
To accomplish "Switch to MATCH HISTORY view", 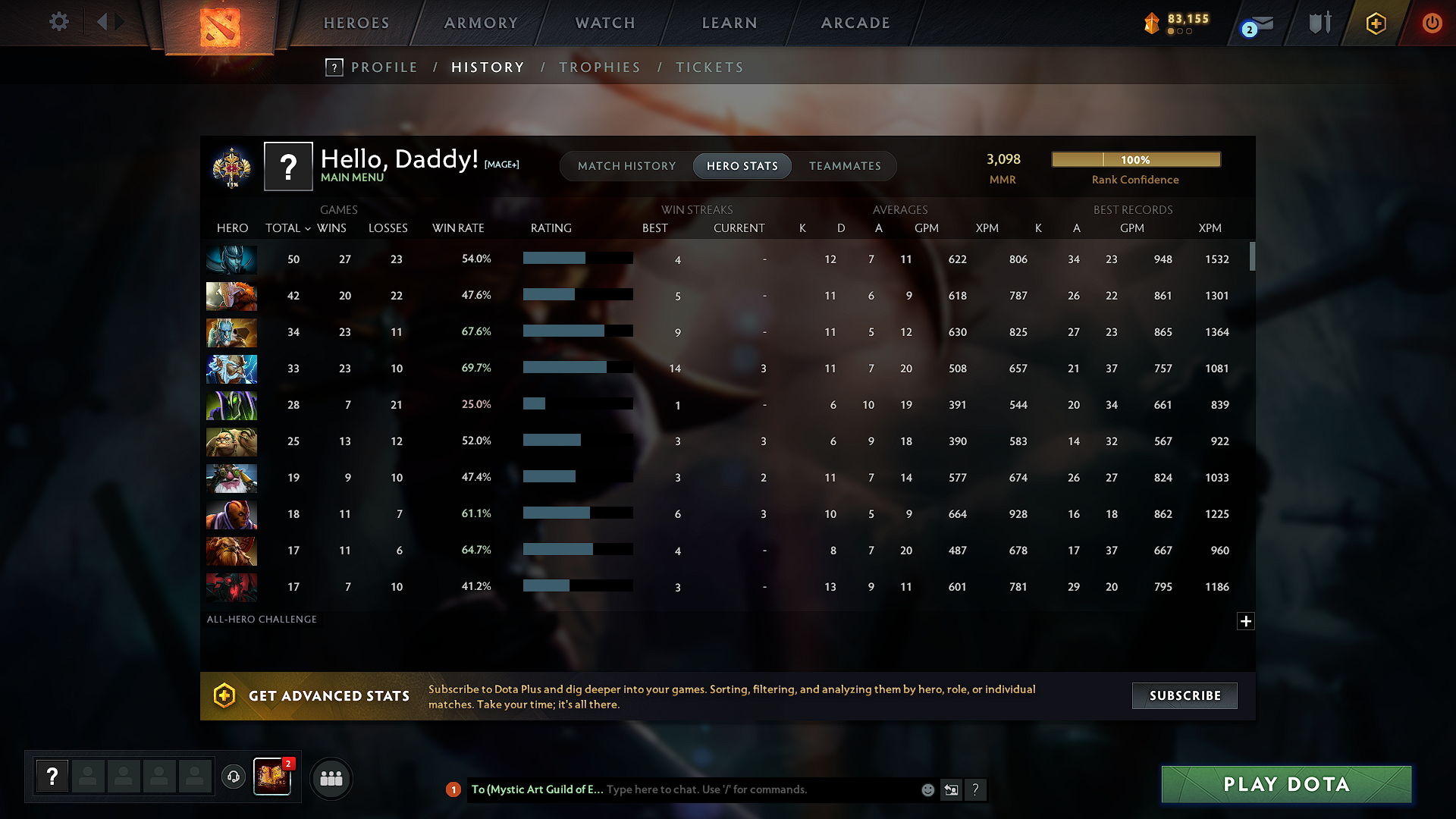I will coord(626,166).
